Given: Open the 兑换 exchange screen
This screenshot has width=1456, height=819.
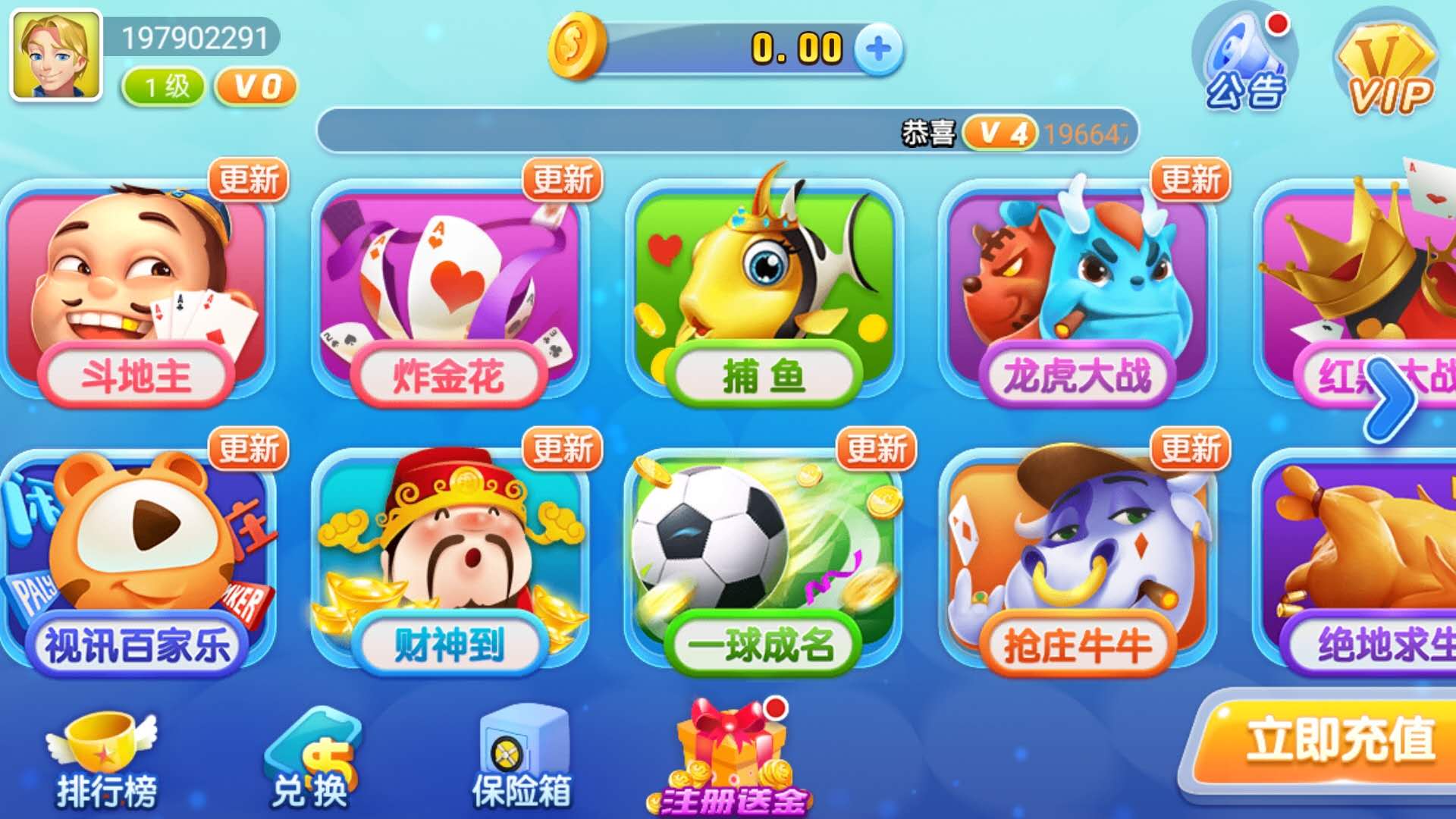Looking at the screenshot, I should pyautogui.click(x=311, y=762).
